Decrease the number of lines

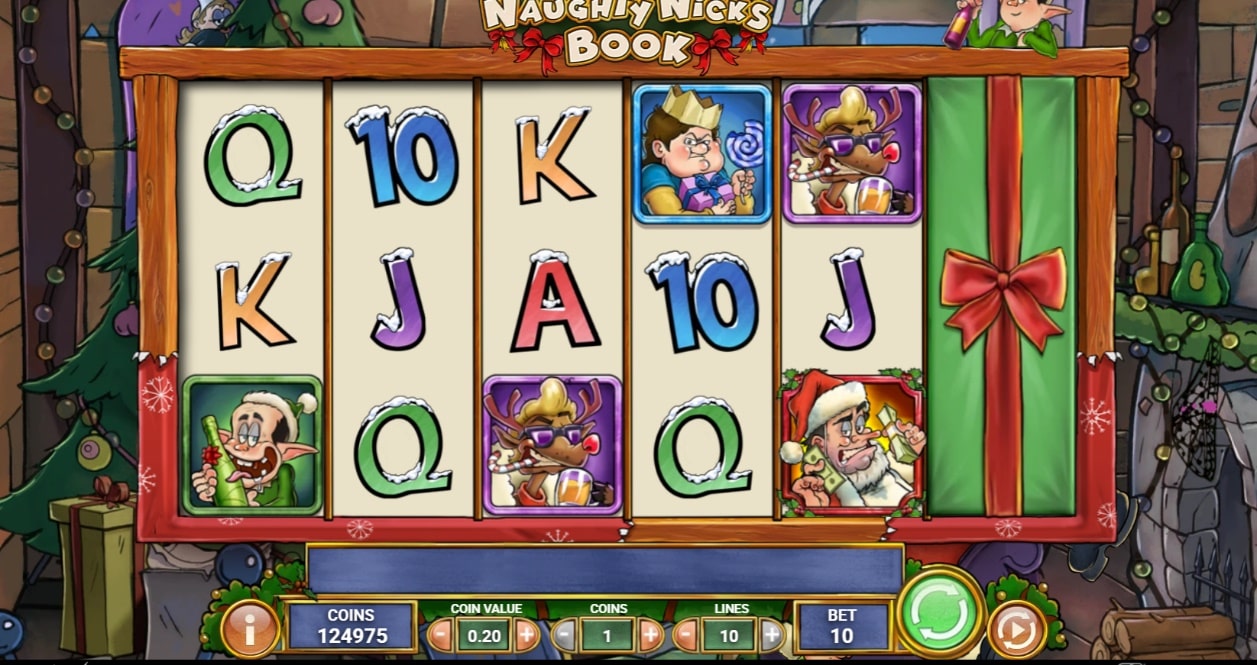[686, 634]
